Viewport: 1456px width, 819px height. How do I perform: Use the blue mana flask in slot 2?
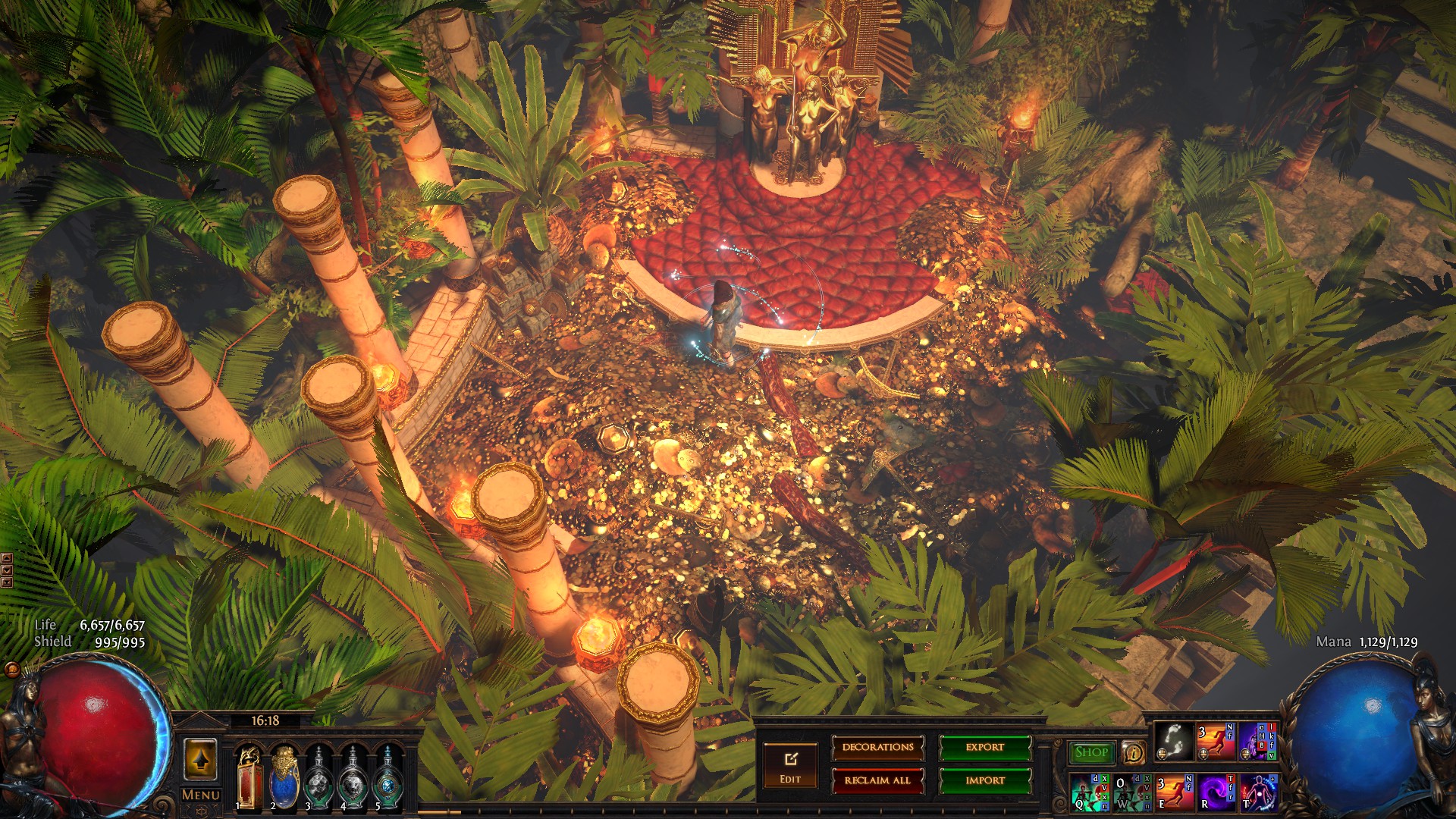[284, 778]
